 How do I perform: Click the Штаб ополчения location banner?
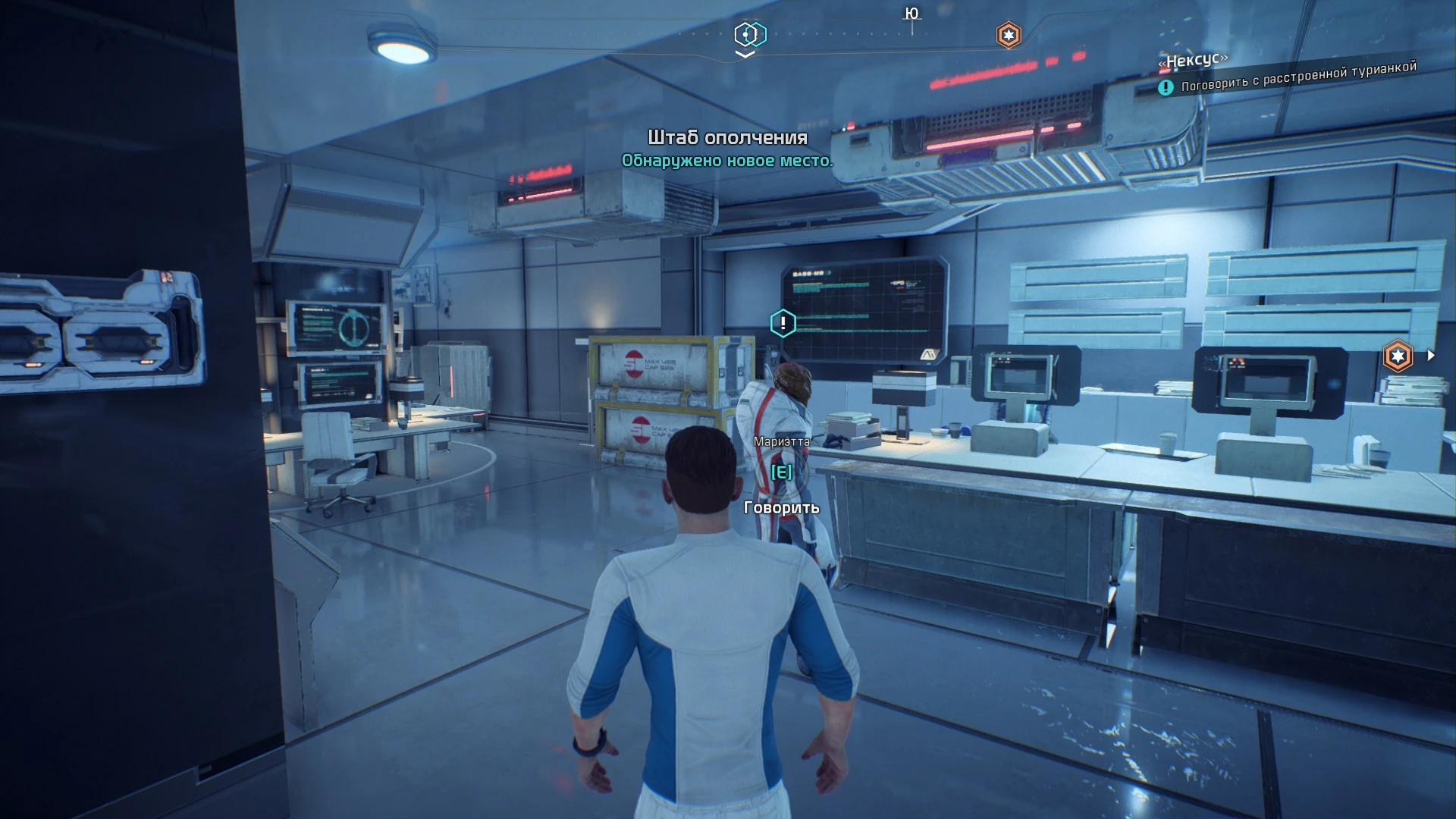click(726, 139)
